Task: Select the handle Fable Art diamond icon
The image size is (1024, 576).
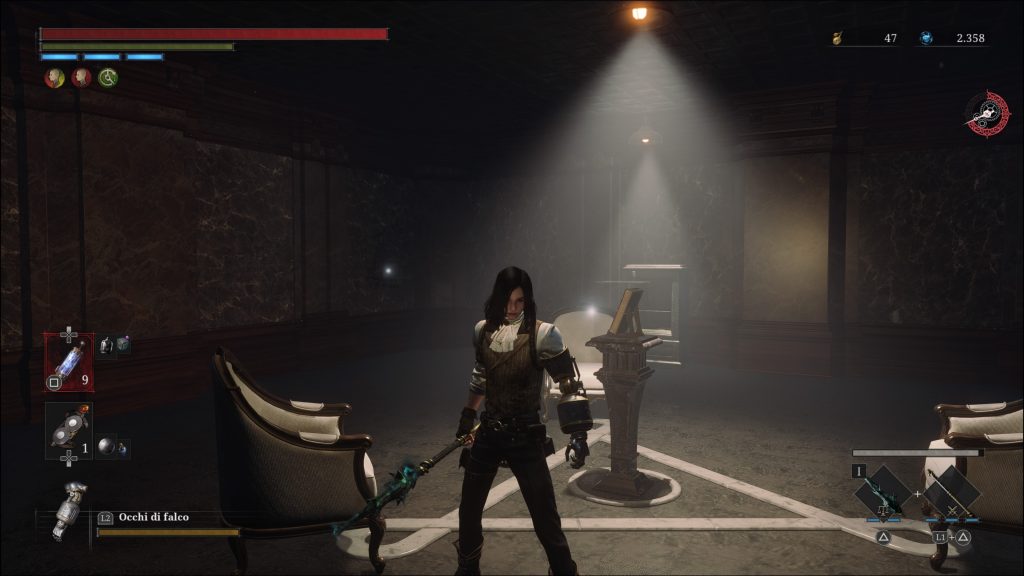Action: 951,492
